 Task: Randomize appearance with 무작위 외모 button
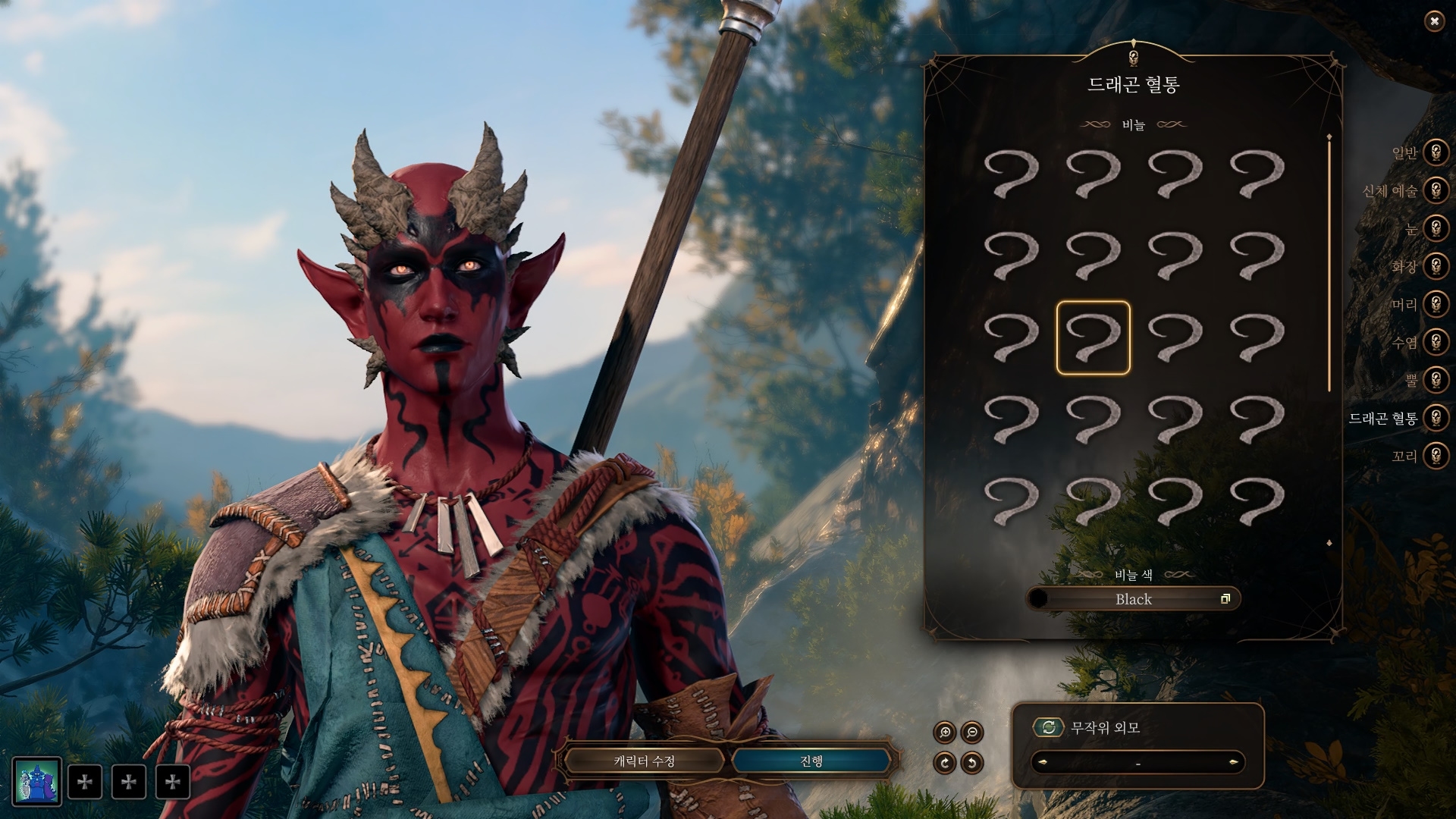pos(1049,728)
